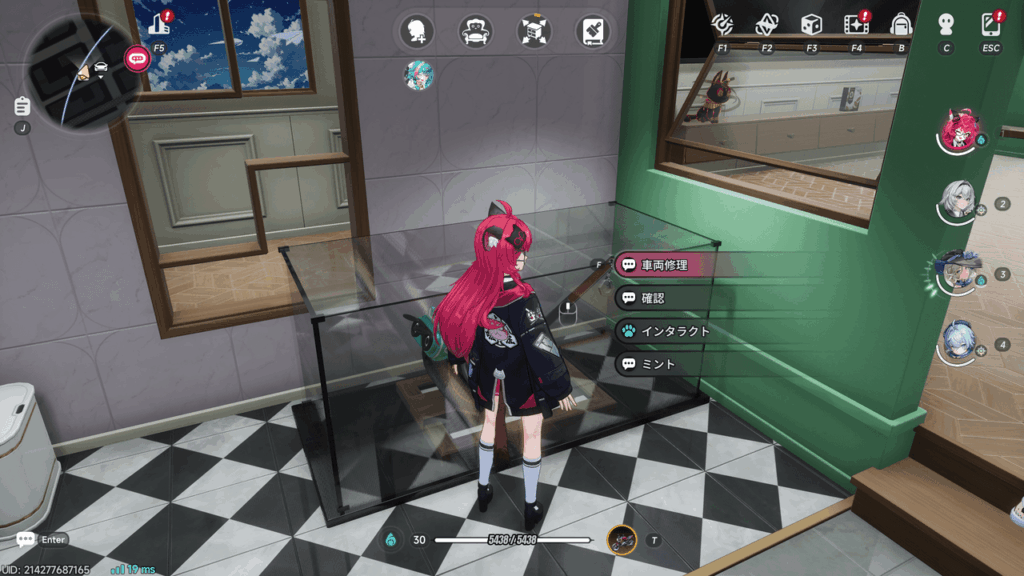The image size is (1024, 576).
Task: Open the quest clipboard icon
Action: [x=22, y=106]
